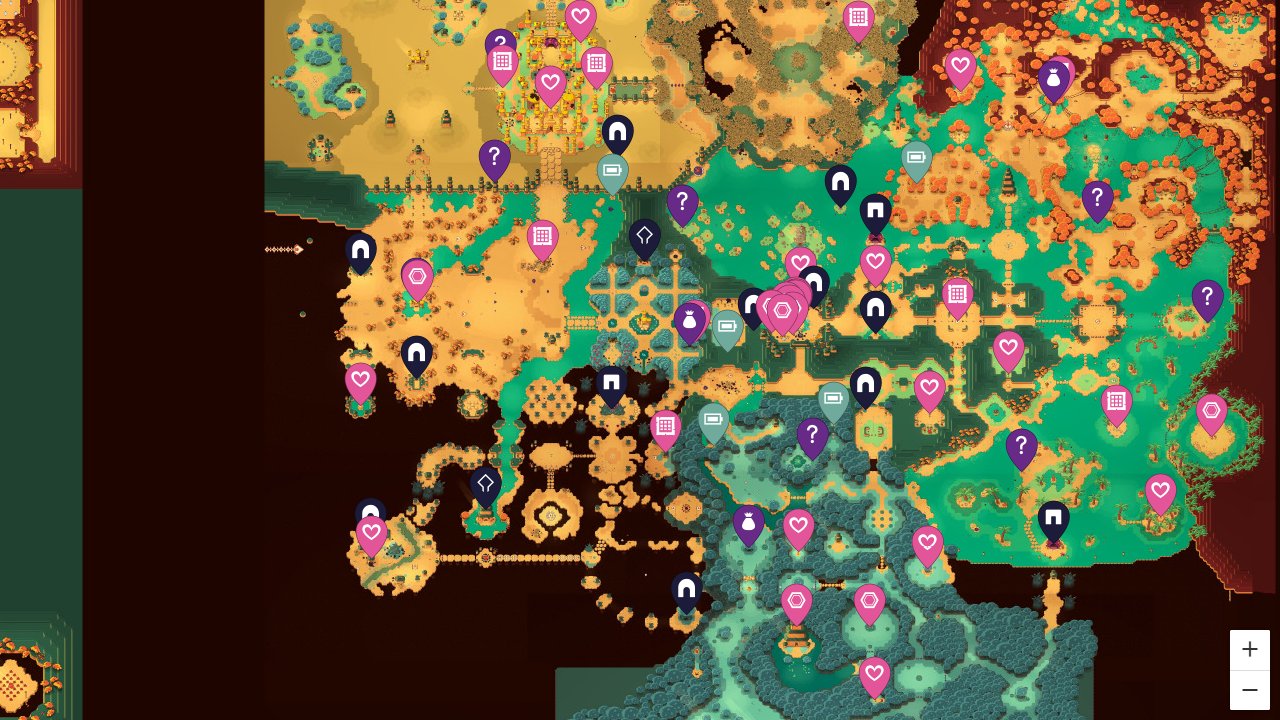Image resolution: width=1280 pixels, height=720 pixels.
Task: Zoom out with the minus button
Action: pyautogui.click(x=1250, y=690)
